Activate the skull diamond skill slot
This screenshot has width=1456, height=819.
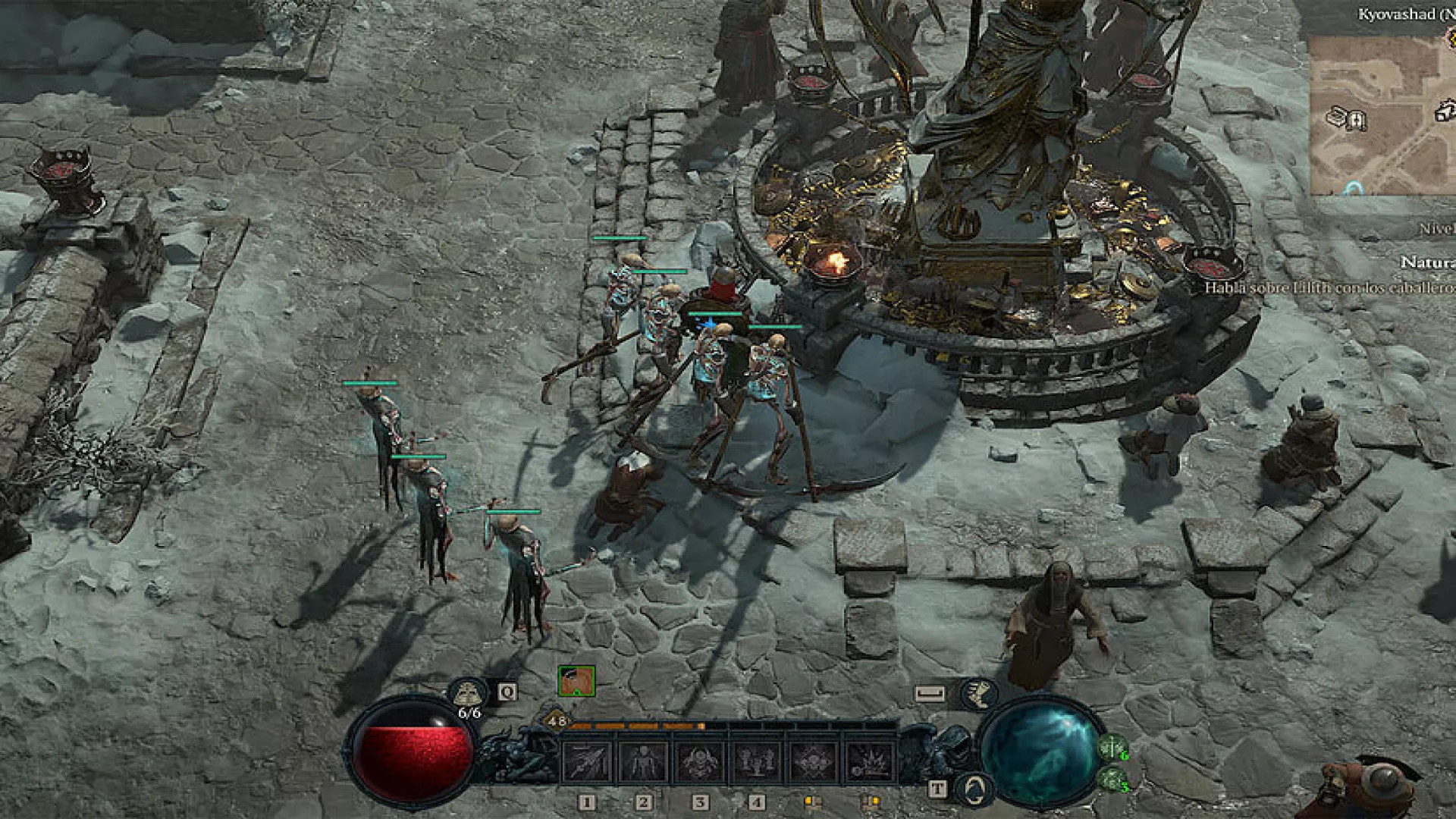813,761
